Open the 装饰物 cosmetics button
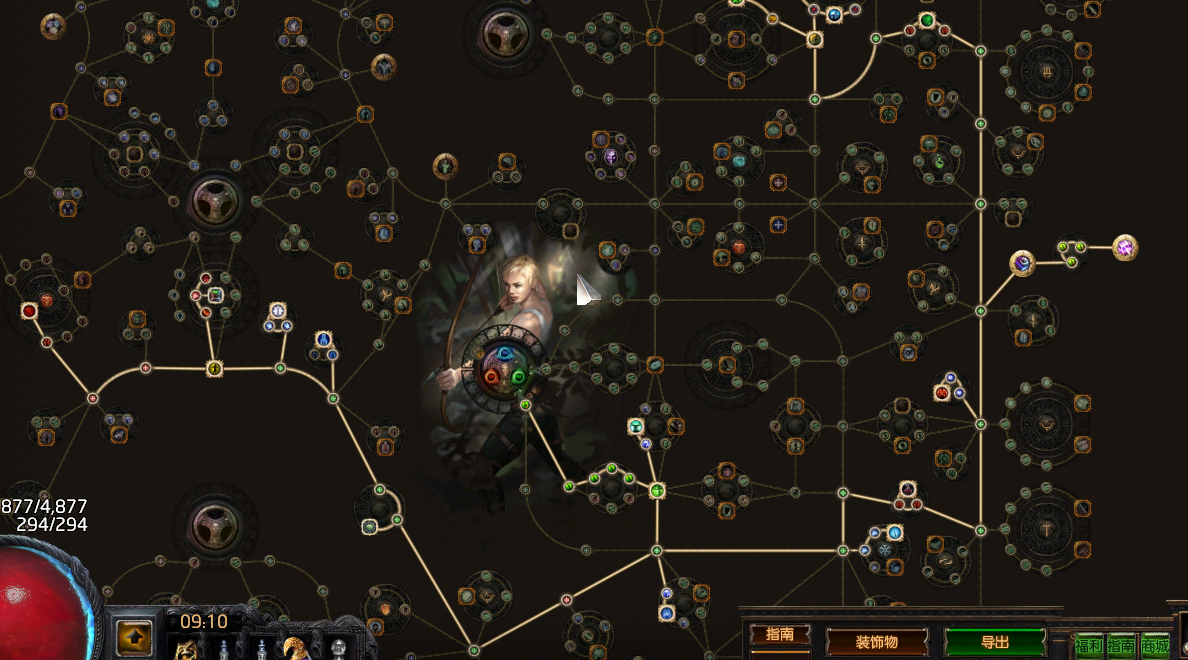This screenshot has height=660, width=1188. [877, 642]
